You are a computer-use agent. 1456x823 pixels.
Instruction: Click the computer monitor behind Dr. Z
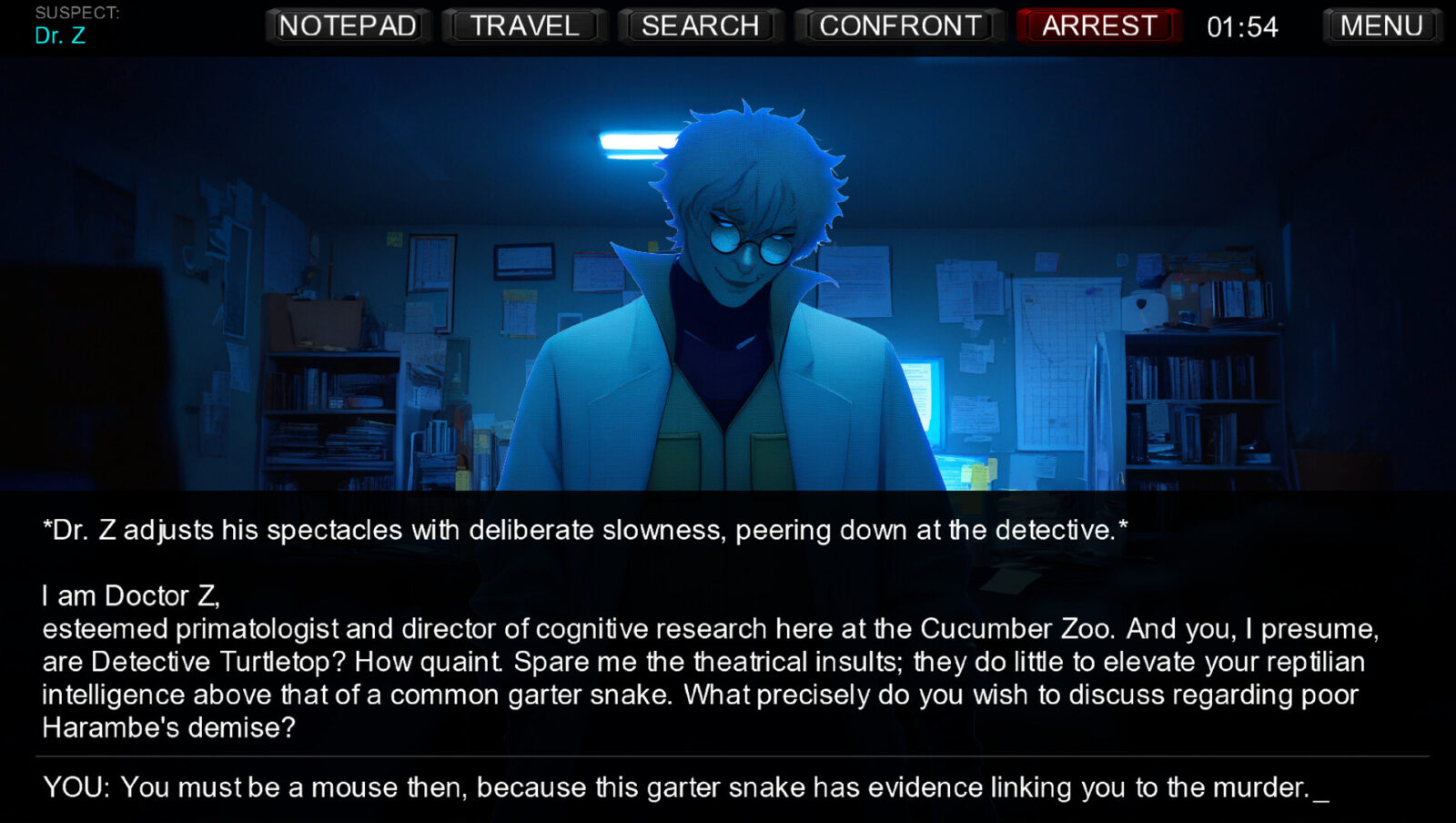point(927,397)
